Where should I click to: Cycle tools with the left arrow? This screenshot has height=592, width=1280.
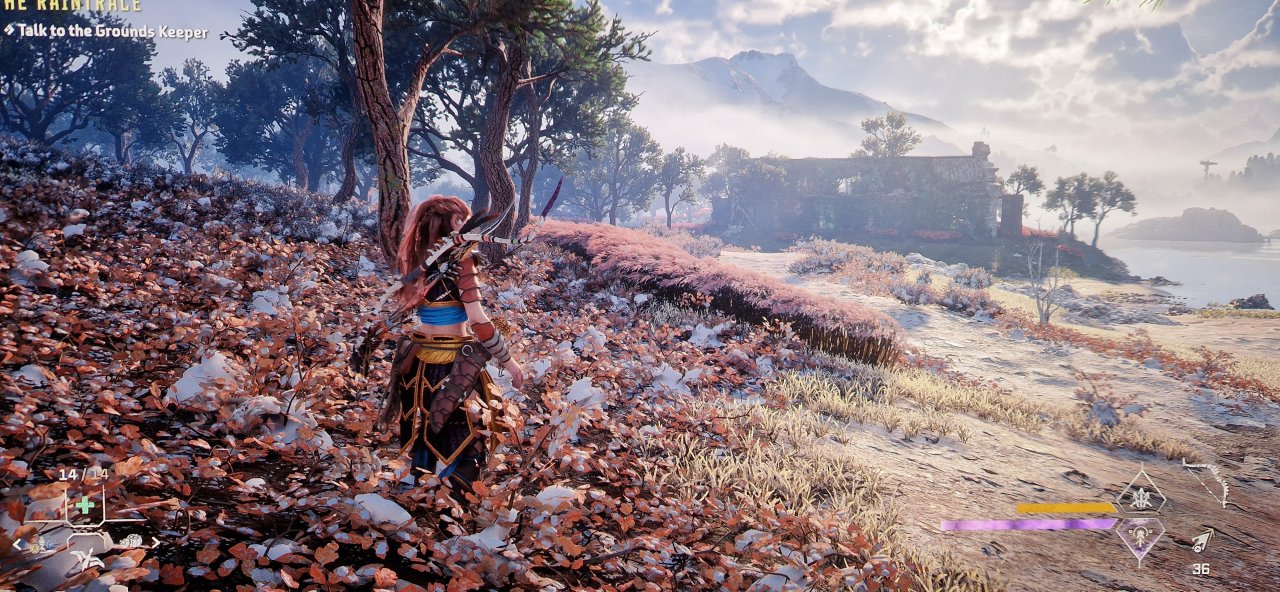point(15,545)
